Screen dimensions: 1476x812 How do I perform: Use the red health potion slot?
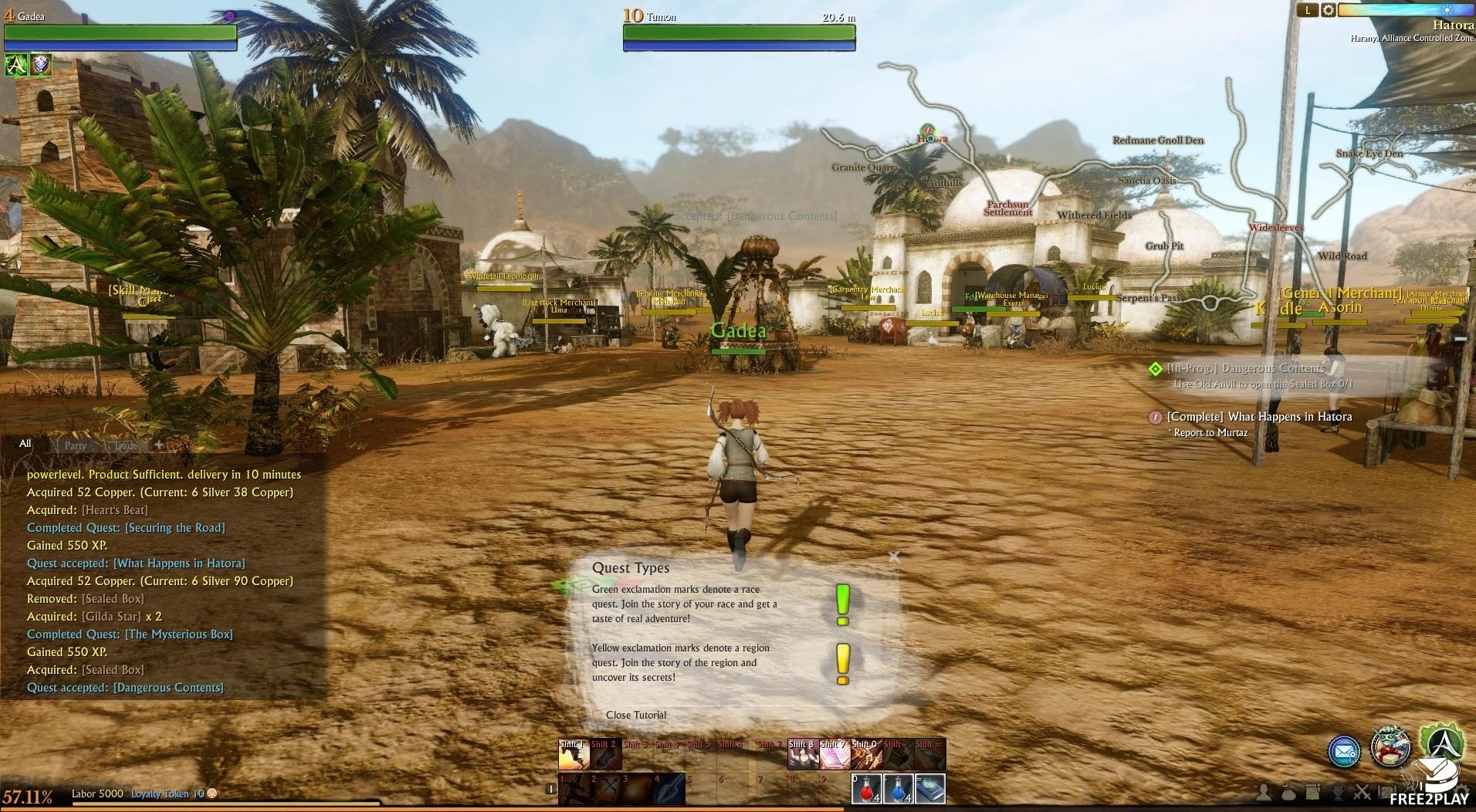866,789
